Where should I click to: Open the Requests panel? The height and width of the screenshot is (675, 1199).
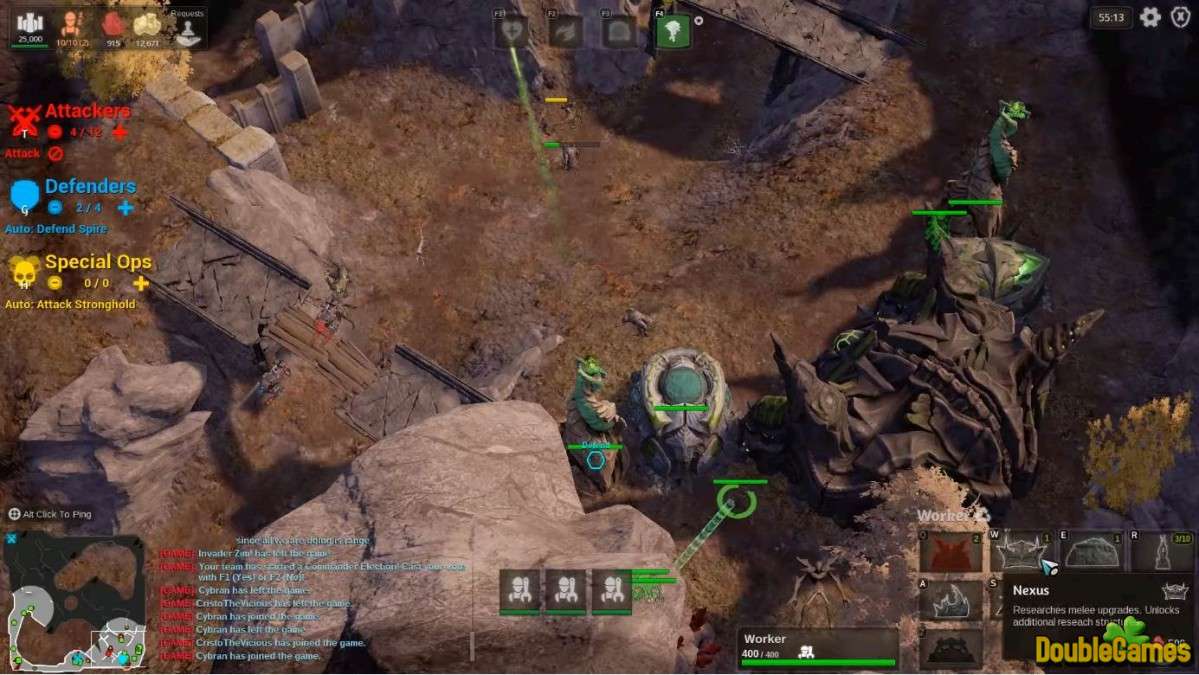tap(187, 30)
